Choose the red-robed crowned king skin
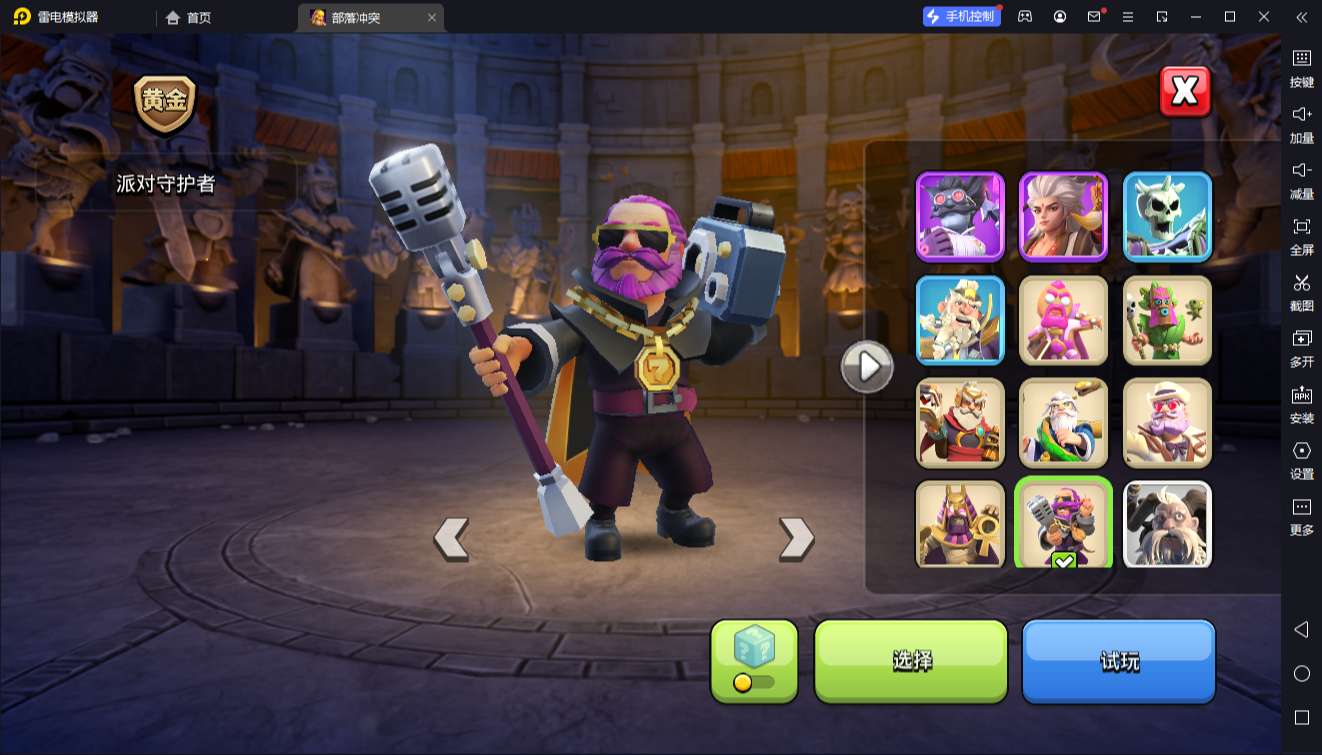Screen dimensions: 1322x755 pyautogui.click(x=960, y=423)
